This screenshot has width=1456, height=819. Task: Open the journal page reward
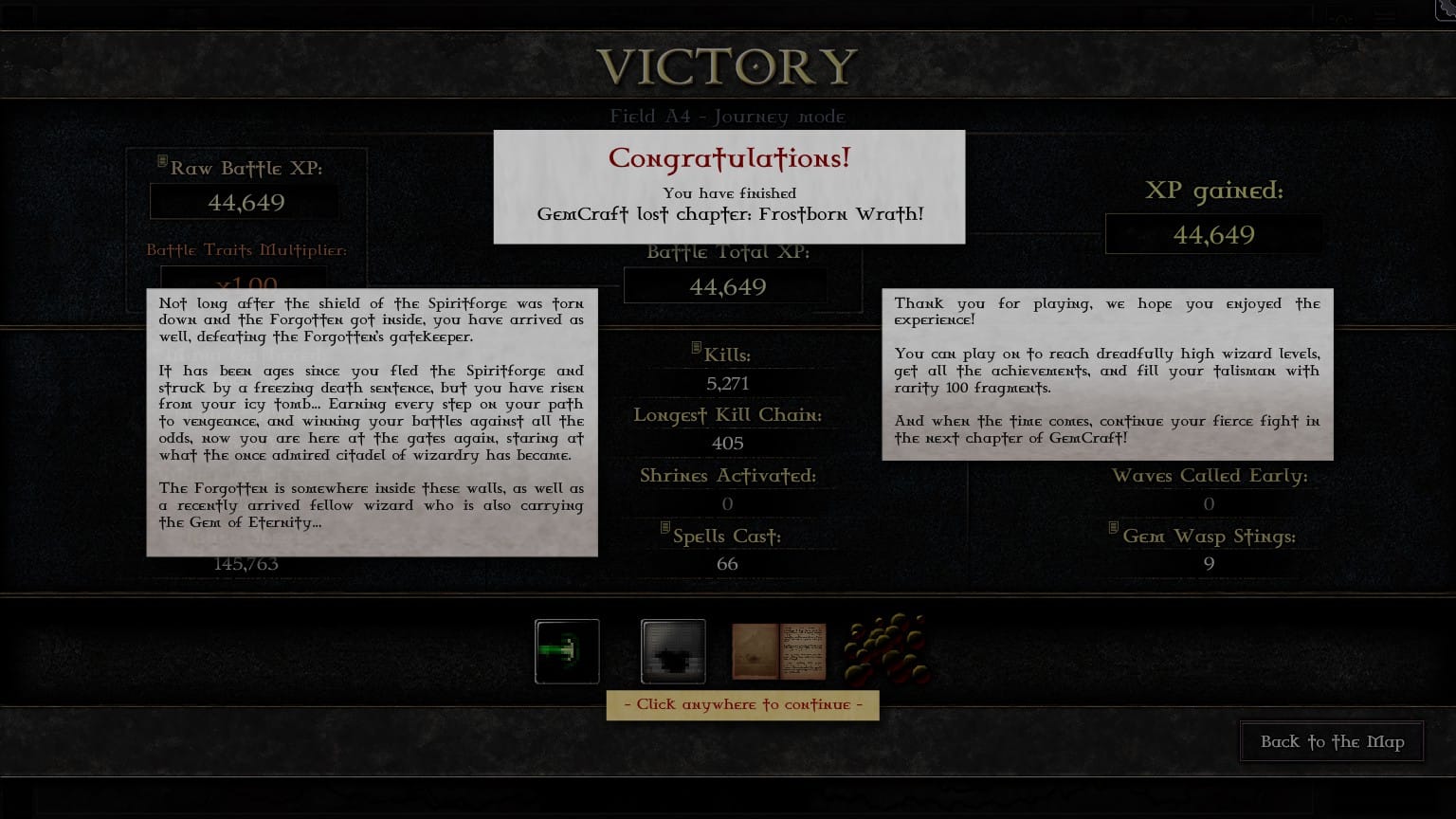pos(778,651)
